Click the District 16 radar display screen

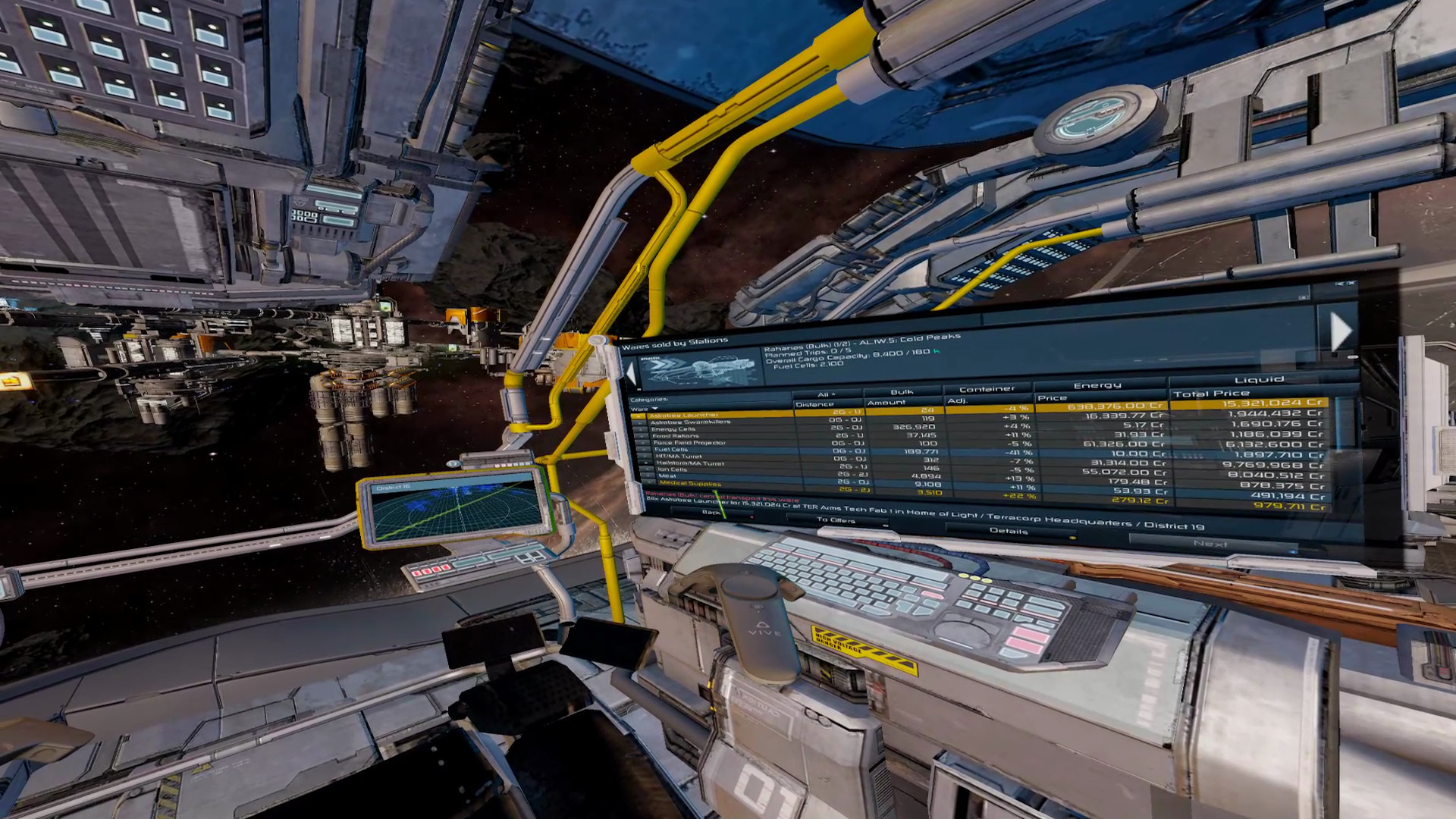click(455, 507)
